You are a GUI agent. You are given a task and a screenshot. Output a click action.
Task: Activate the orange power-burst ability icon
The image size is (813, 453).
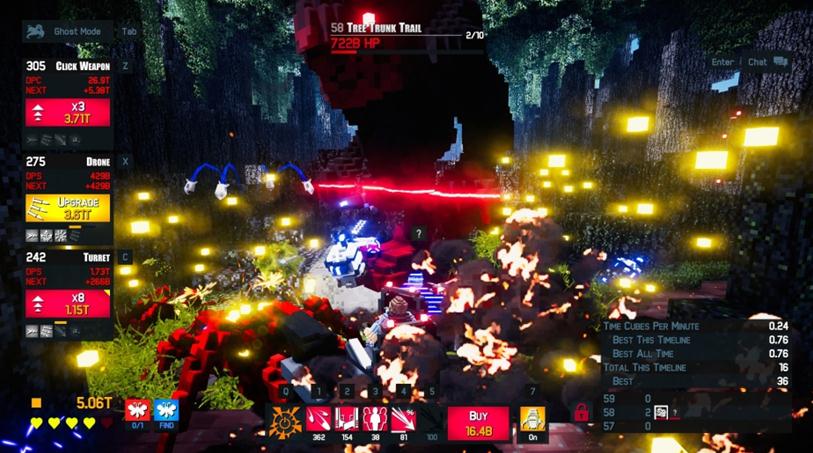(286, 420)
